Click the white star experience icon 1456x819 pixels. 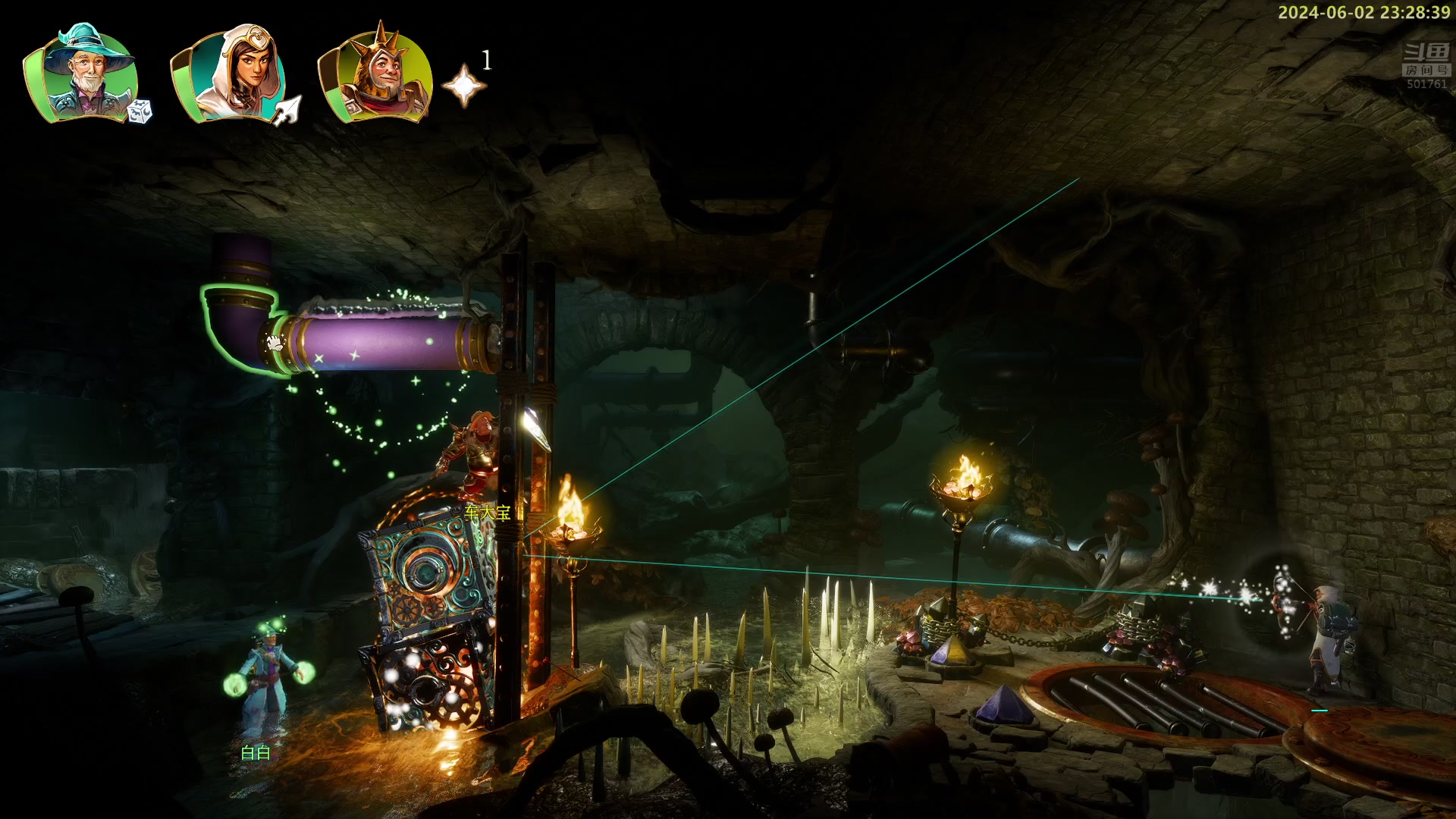point(463,86)
